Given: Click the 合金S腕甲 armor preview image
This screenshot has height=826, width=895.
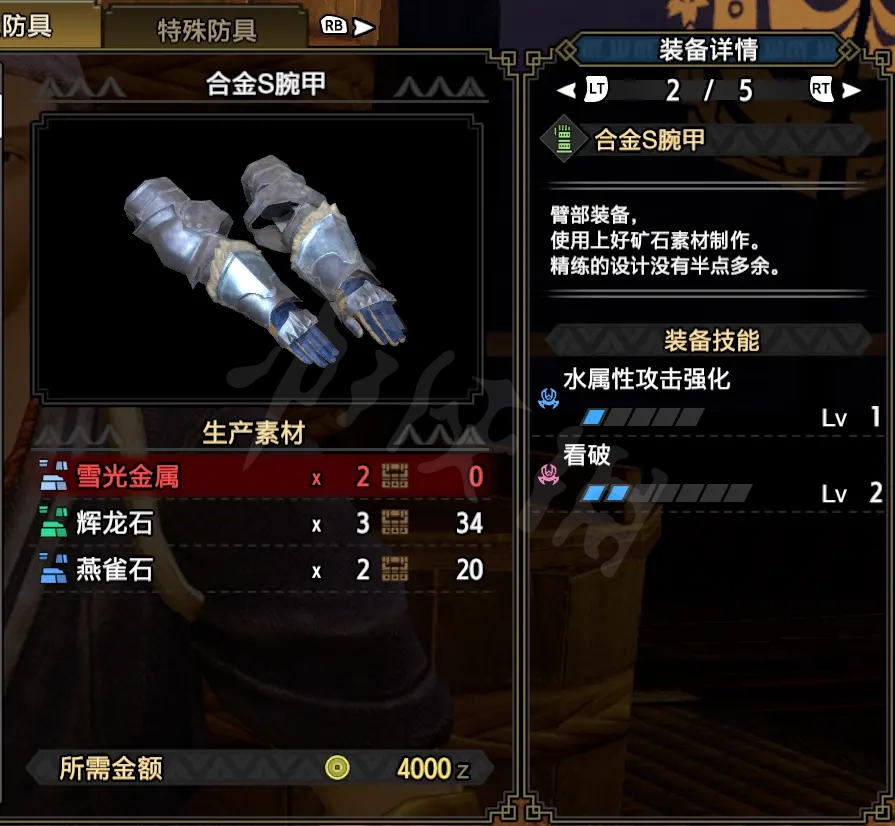Looking at the screenshot, I should 254,257.
